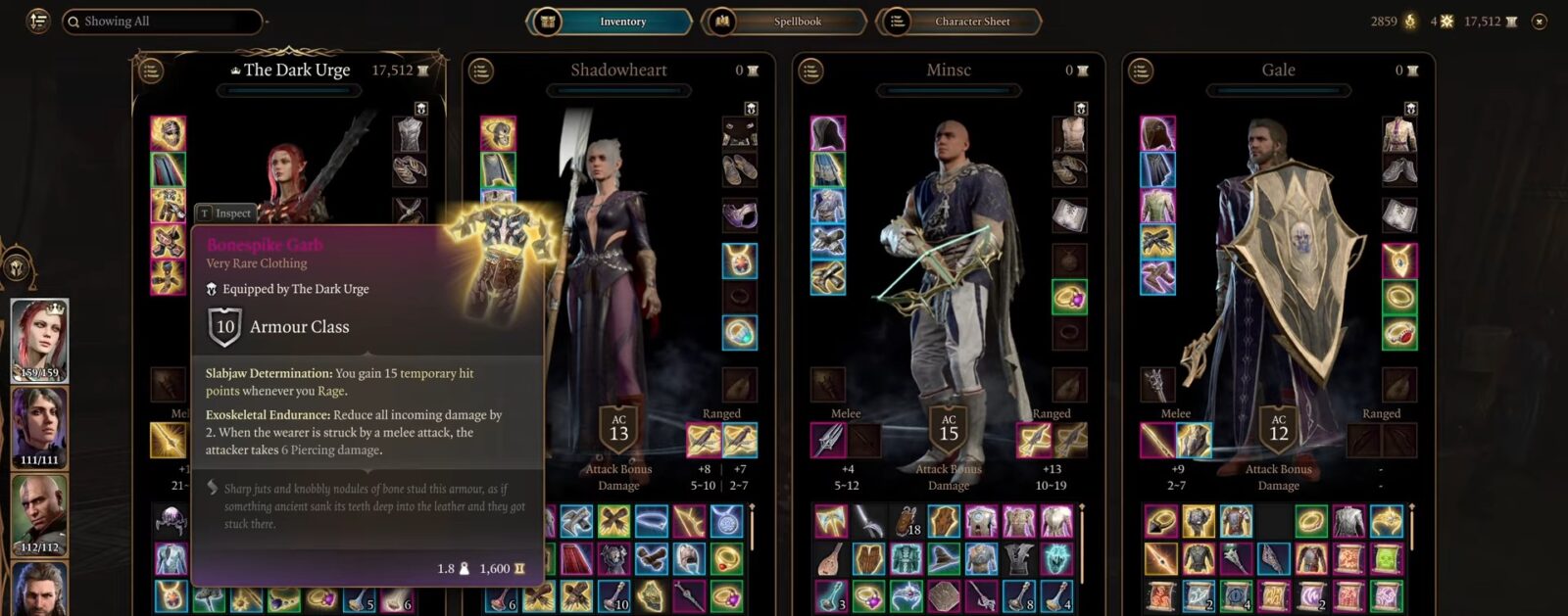
Task: Select Shadowheart's helmet equipment slot
Action: [x=498, y=133]
